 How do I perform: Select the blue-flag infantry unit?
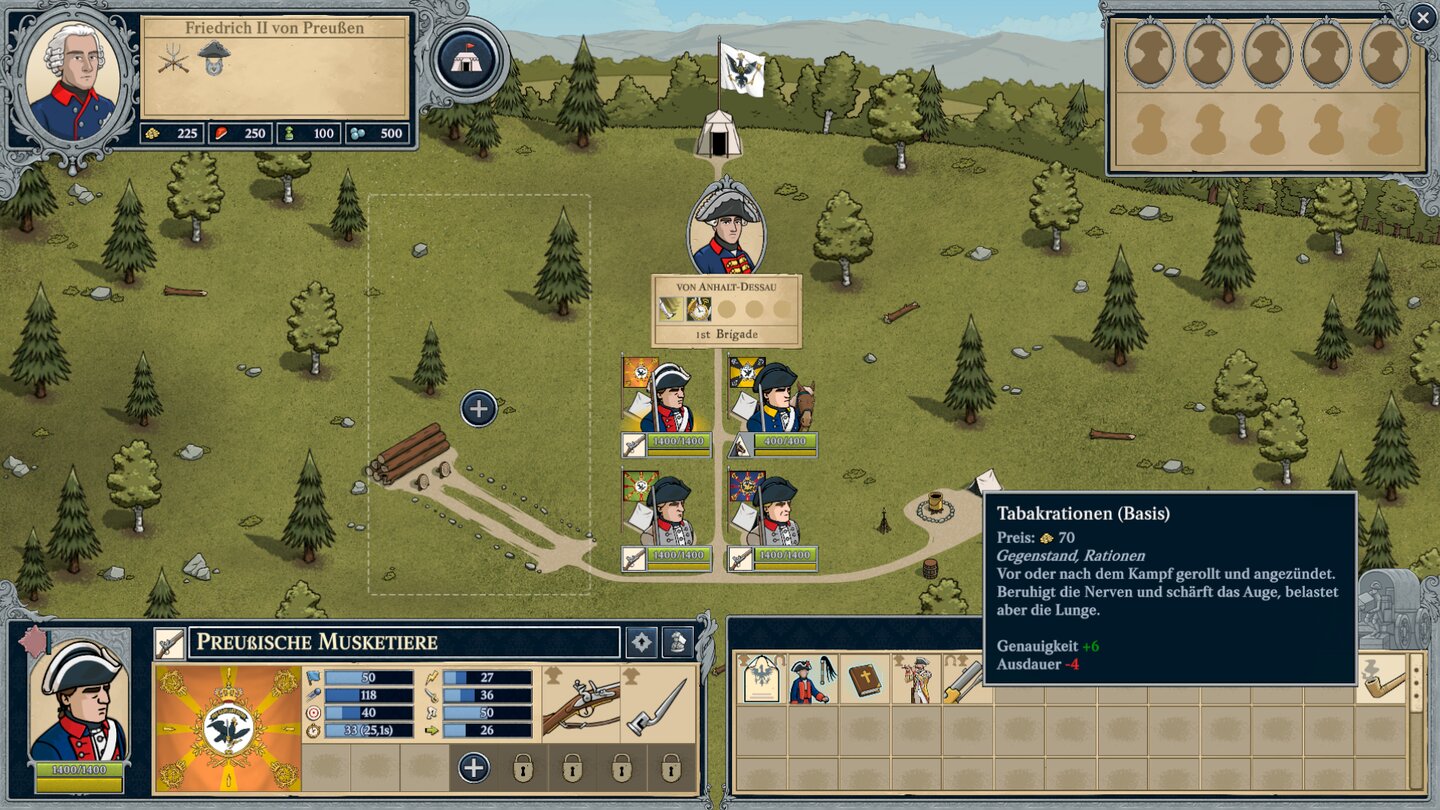pos(773,511)
